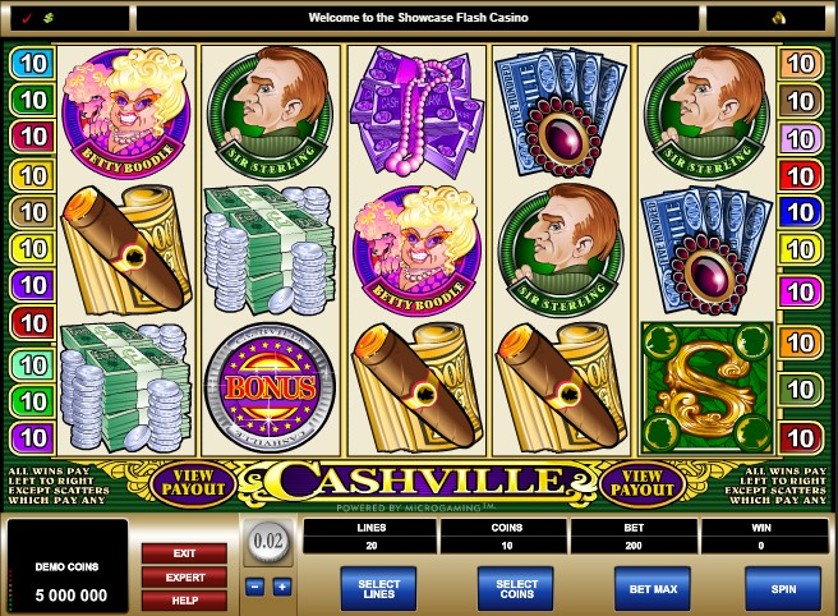
Task: Open the HELP screen
Action: (184, 600)
